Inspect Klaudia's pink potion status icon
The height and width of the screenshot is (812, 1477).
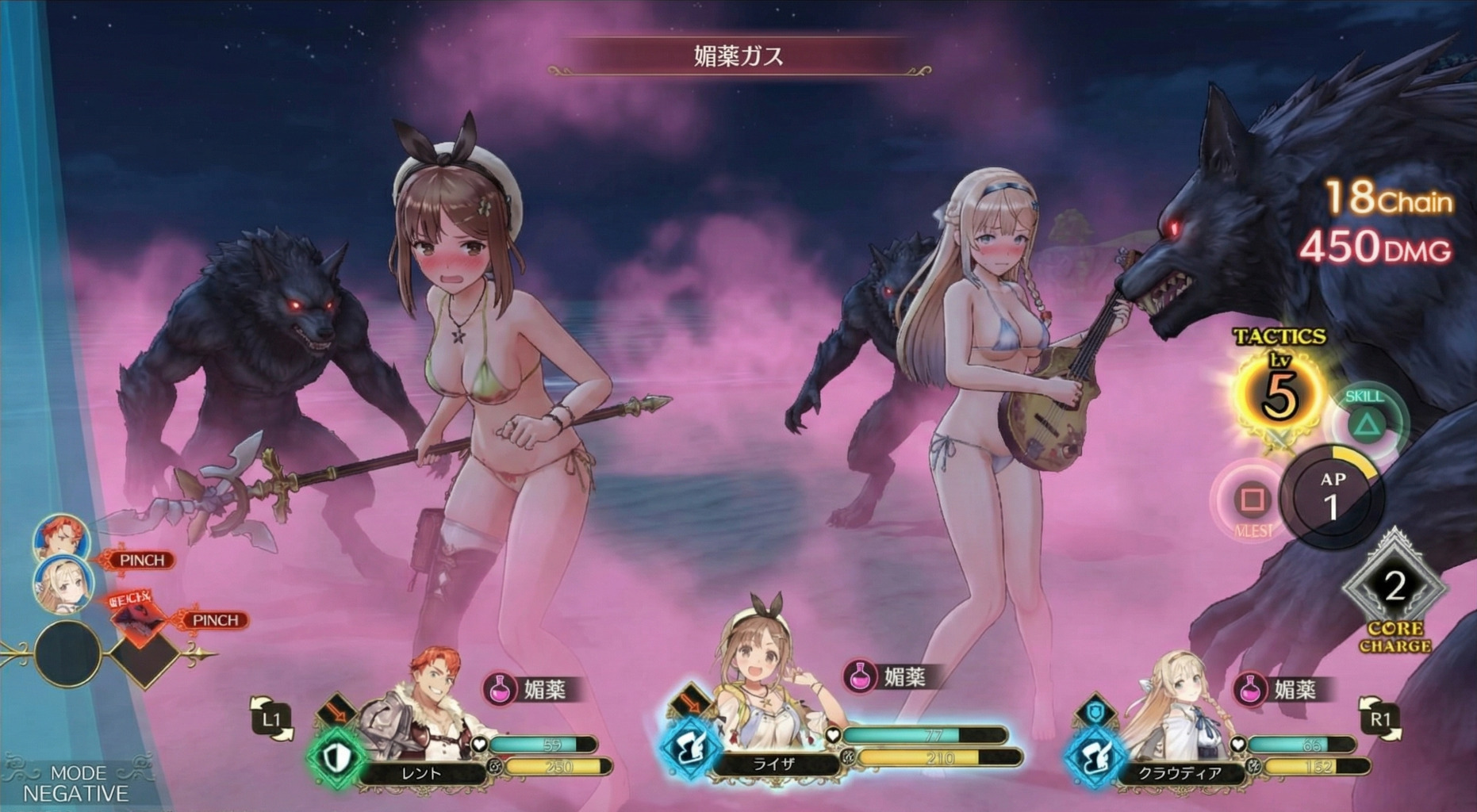(1250, 688)
